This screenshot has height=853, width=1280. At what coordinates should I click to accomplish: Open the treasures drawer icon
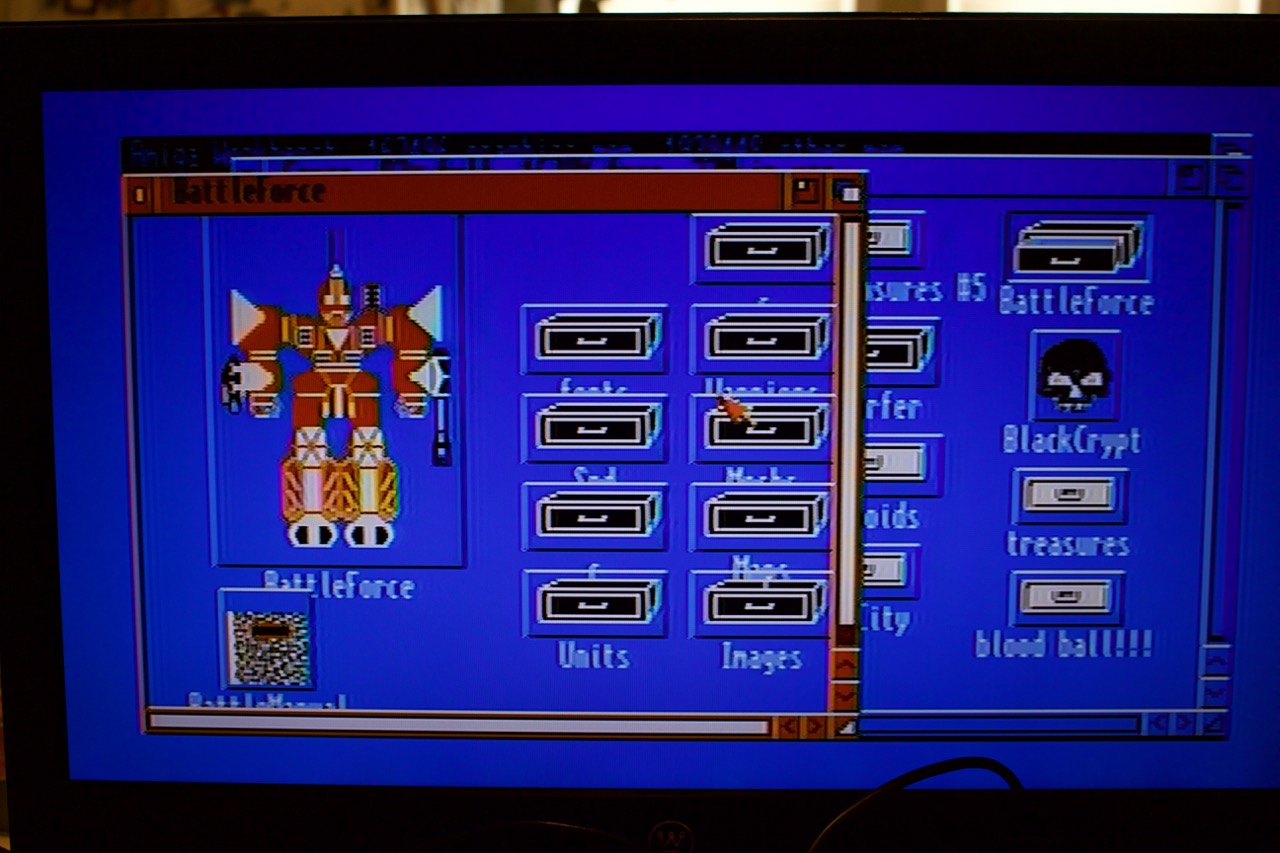[x=1068, y=495]
